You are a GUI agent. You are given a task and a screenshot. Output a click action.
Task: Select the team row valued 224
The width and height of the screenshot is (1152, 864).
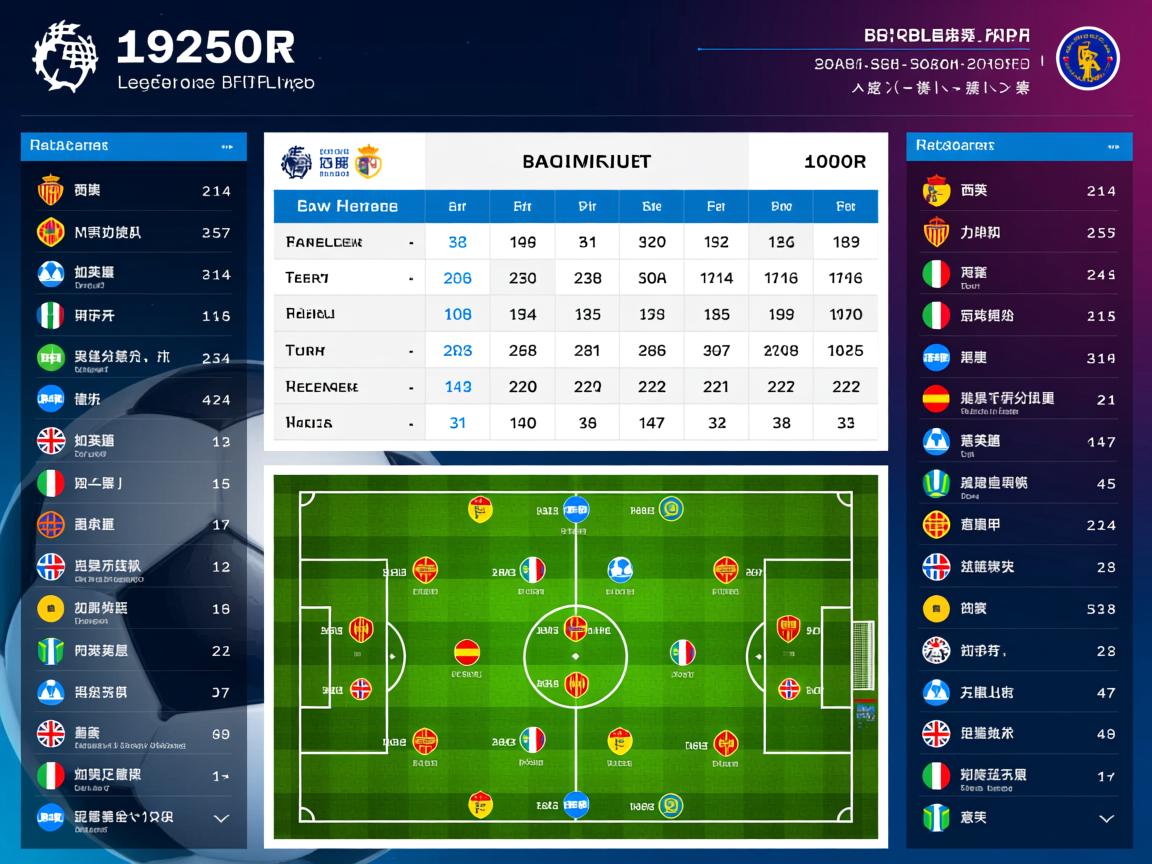pos(1019,524)
